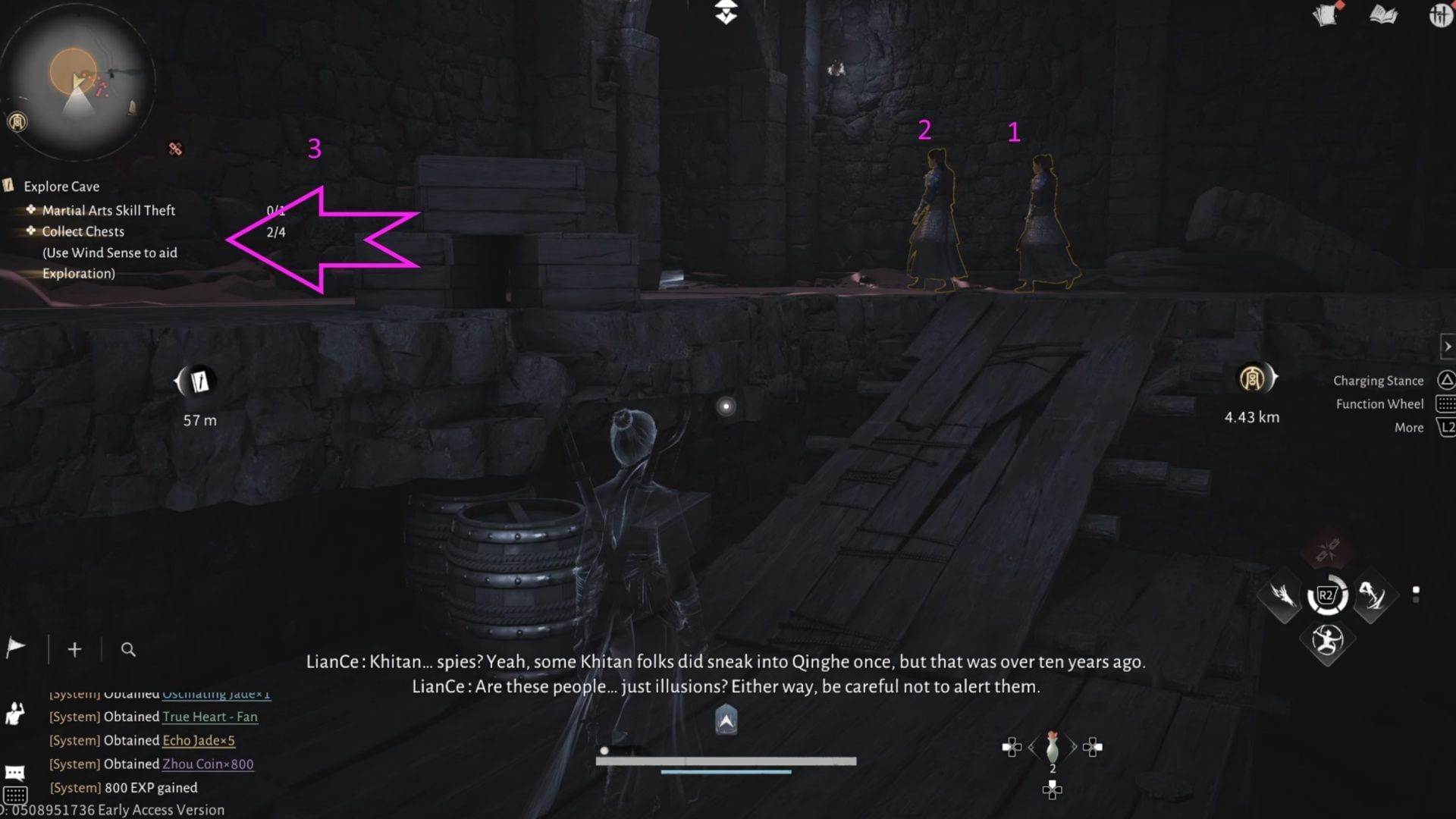Click the plus marker icon at bottom left
Screen dimensions: 1456x819
tap(74, 649)
